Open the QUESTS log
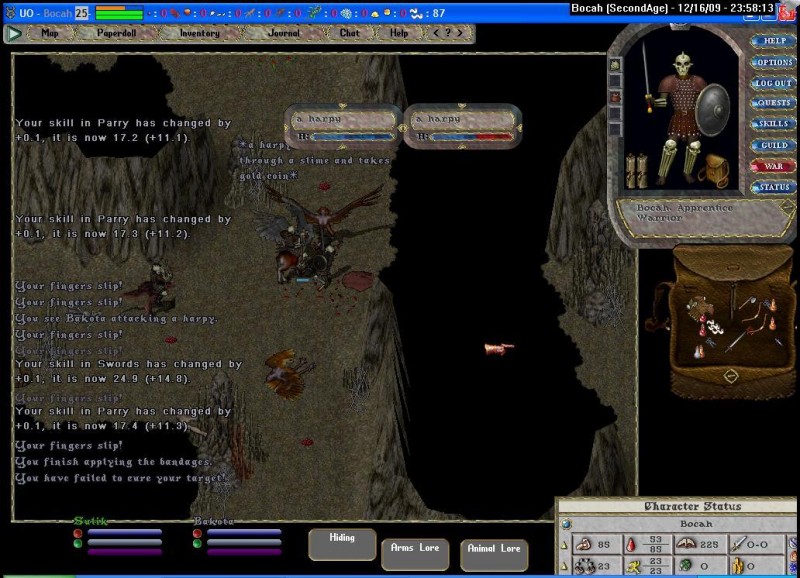The height and width of the screenshot is (578, 800). click(x=774, y=103)
